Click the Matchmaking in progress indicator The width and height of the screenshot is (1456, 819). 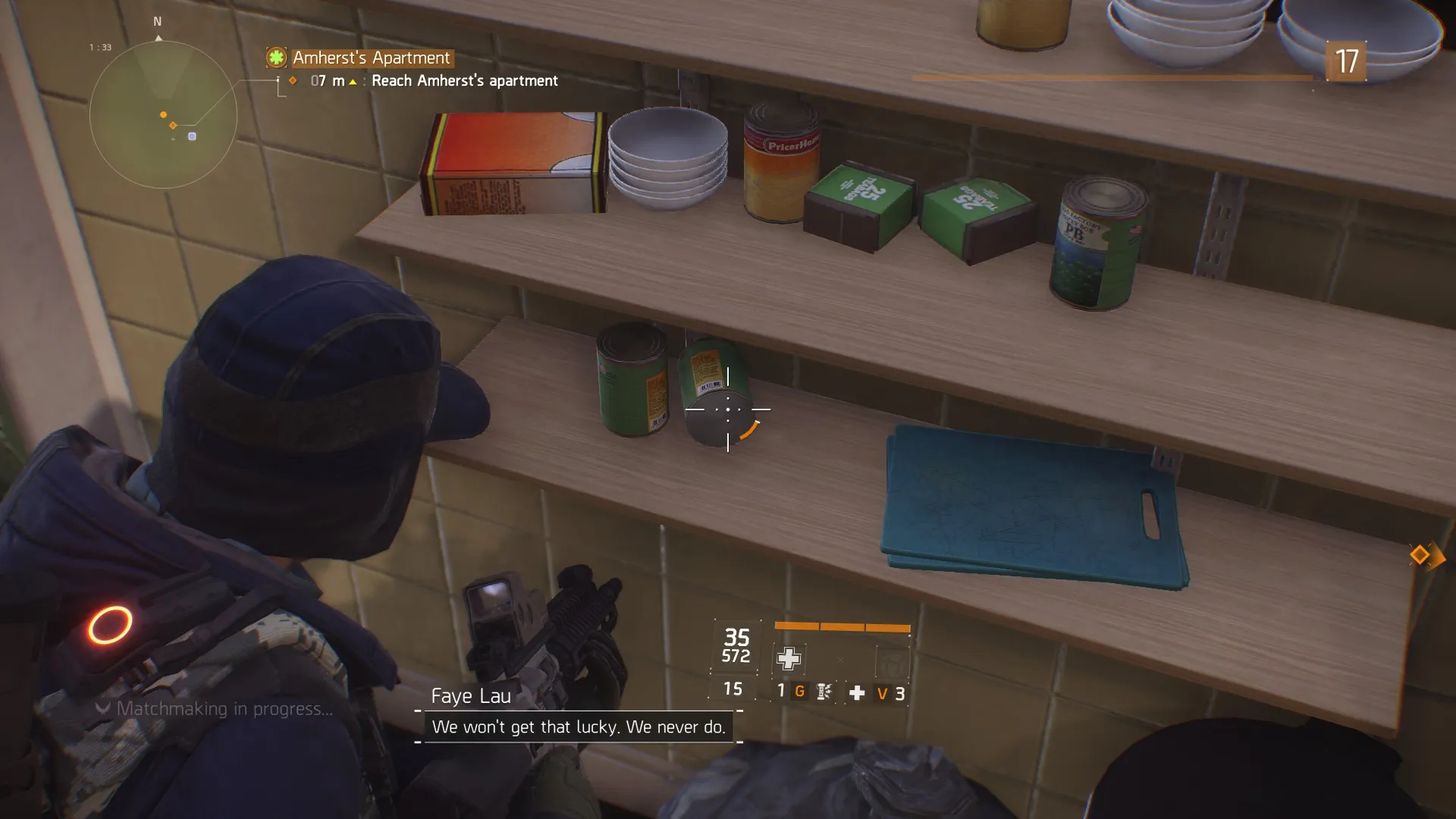224,709
